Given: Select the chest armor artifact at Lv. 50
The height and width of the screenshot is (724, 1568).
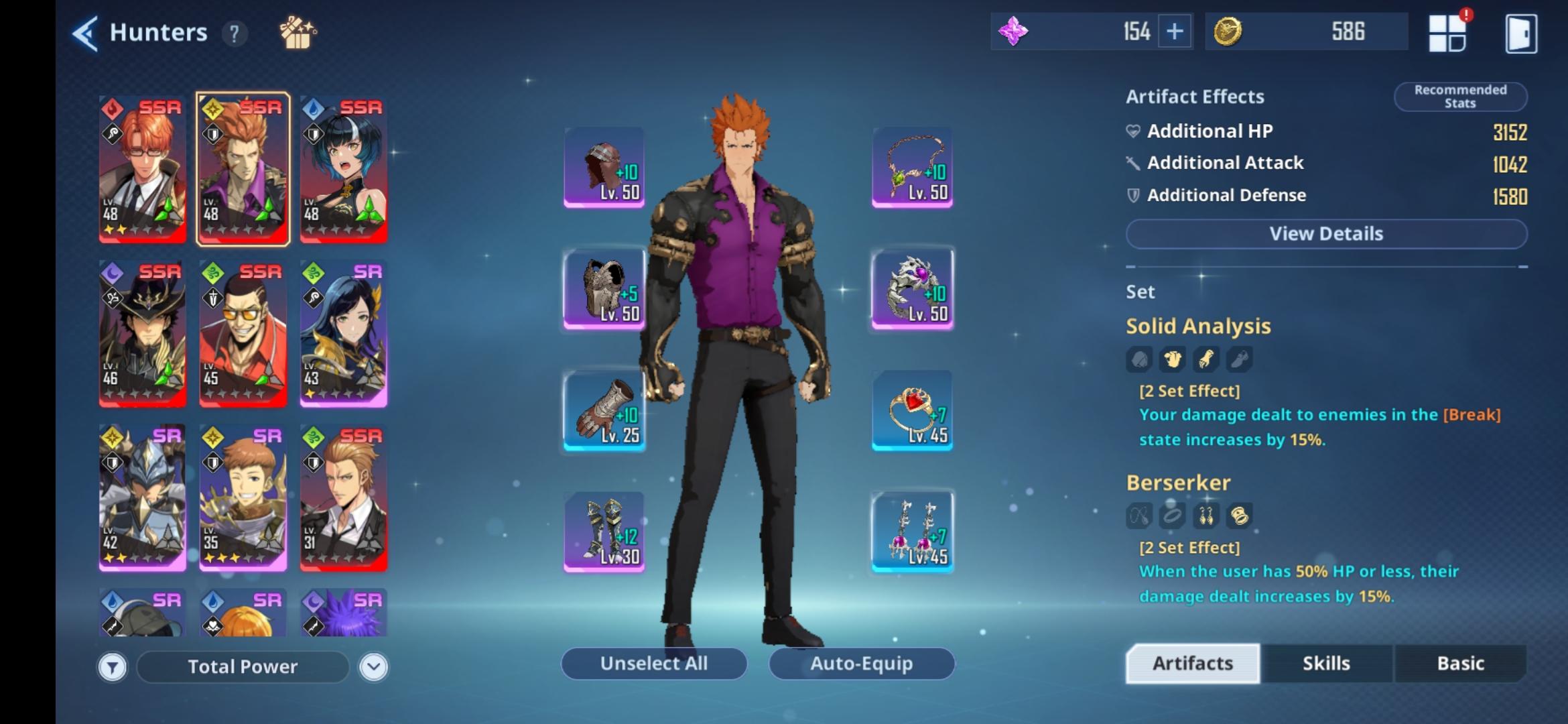Looking at the screenshot, I should pos(602,290).
